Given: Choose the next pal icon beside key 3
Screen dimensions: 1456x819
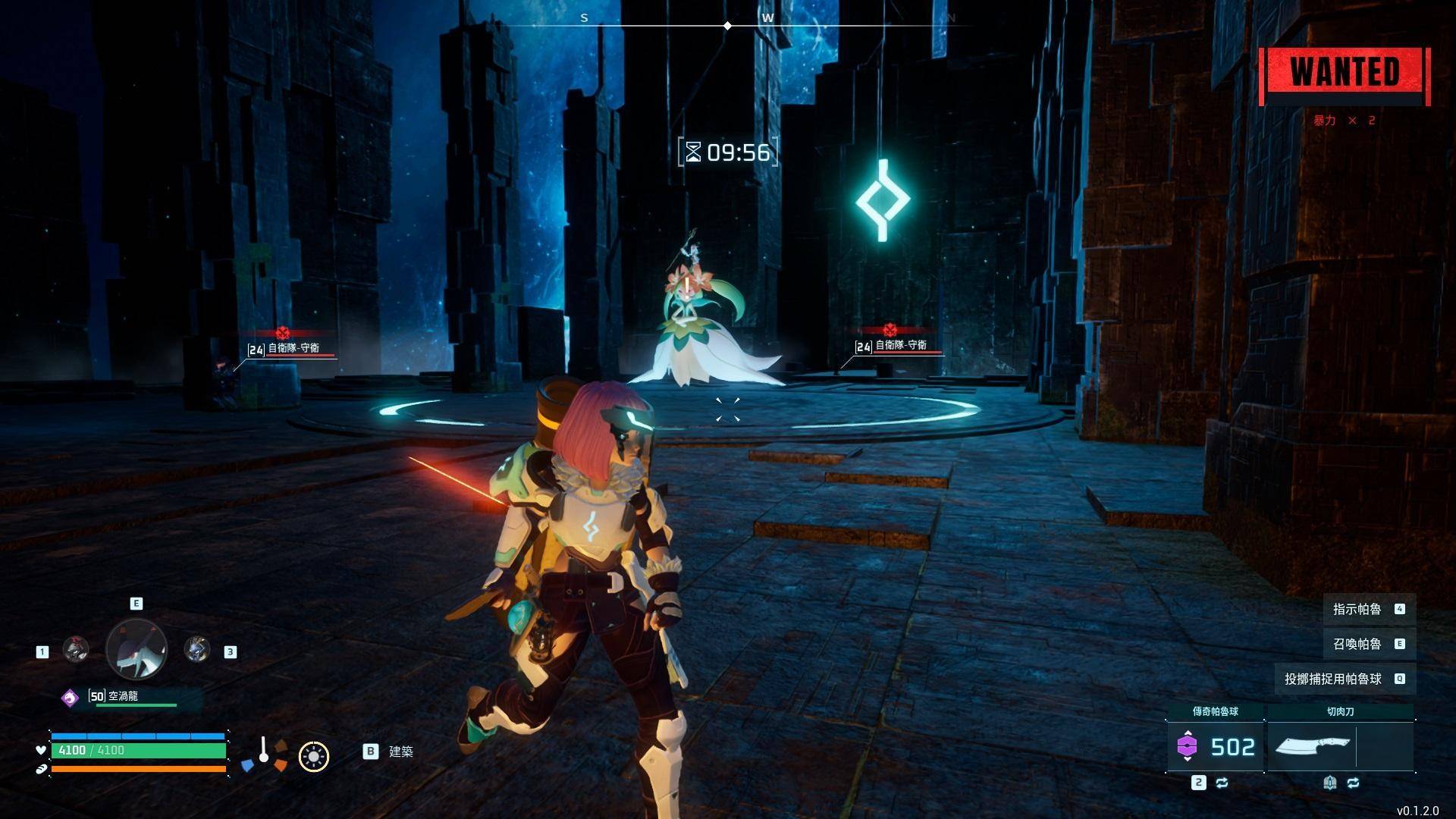Looking at the screenshot, I should click(x=197, y=650).
